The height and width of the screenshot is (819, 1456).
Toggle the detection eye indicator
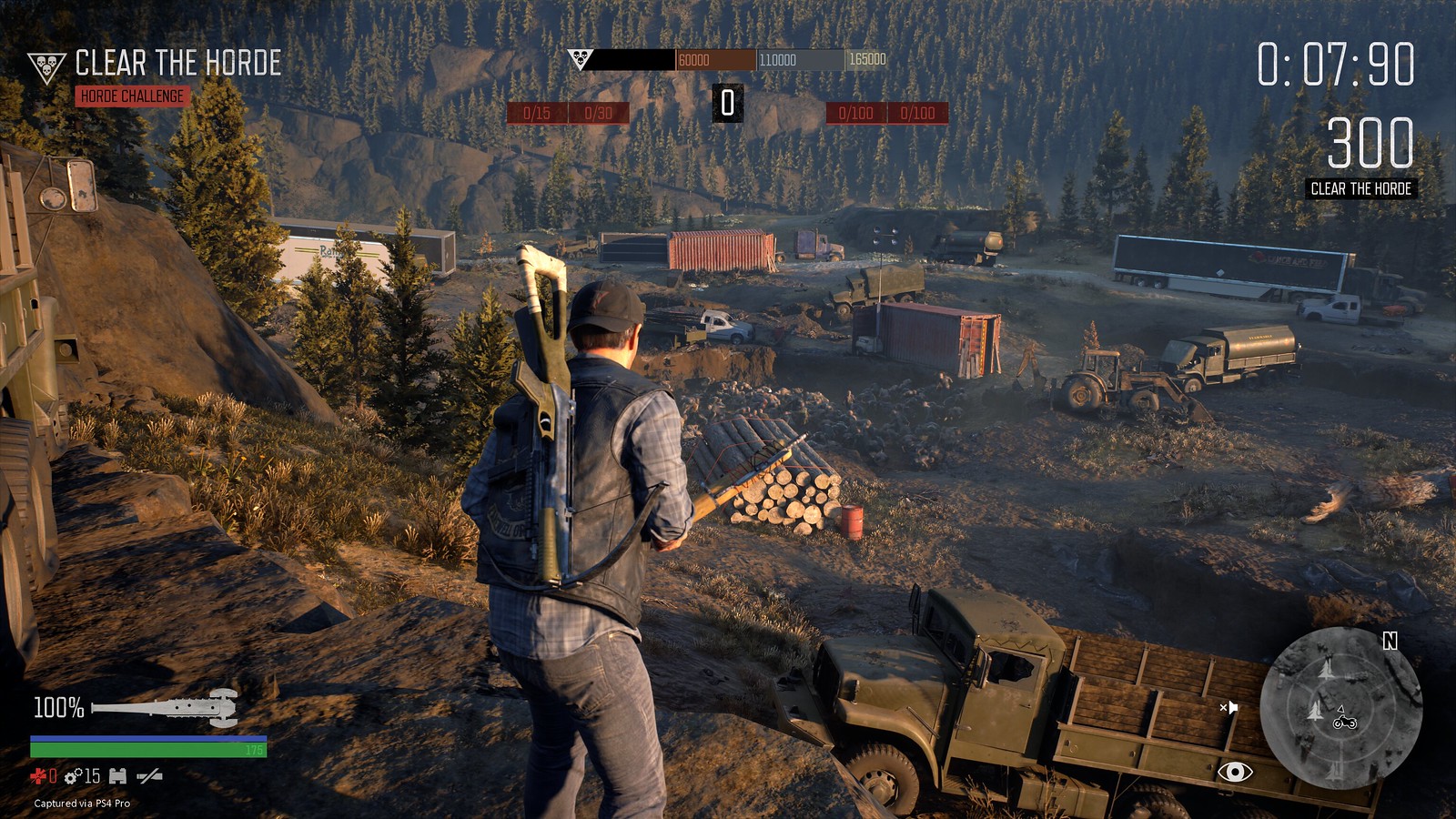coord(1236,772)
